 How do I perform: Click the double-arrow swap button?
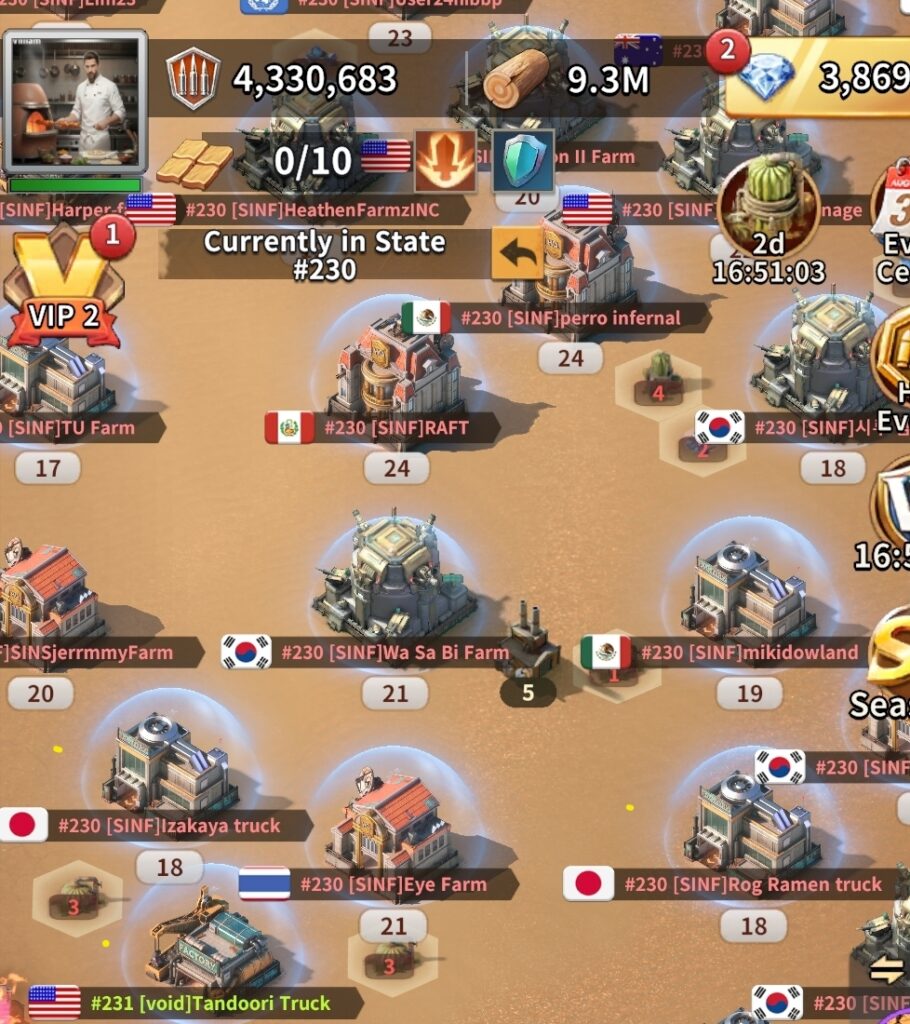[x=886, y=969]
